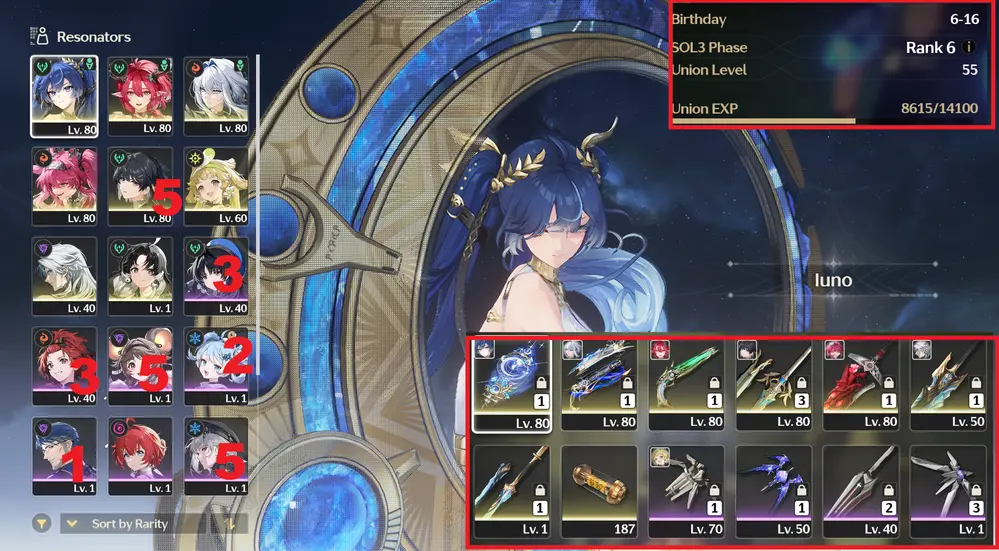999x551 pixels.
Task: Pick the light-blue-haired Lv. 1 ice resonator
Action: pyautogui.click(x=216, y=363)
